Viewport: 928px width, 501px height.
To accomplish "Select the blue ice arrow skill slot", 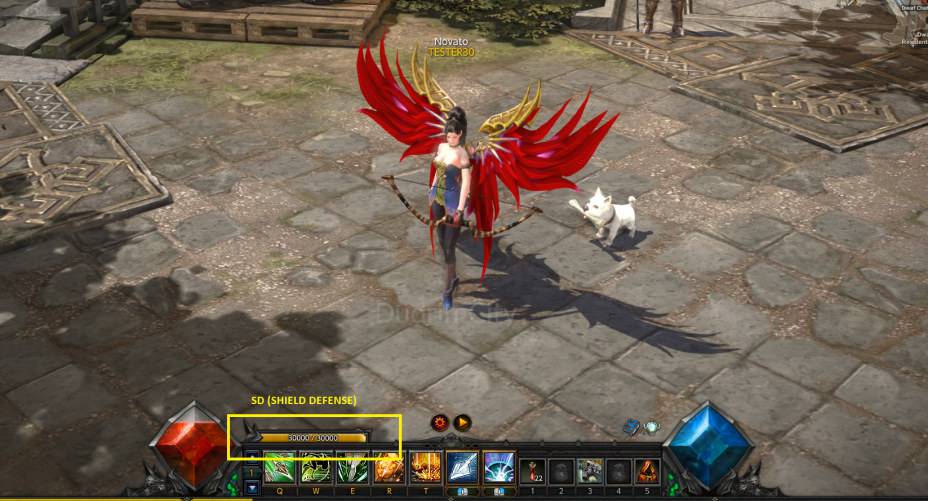I will 462,467.
